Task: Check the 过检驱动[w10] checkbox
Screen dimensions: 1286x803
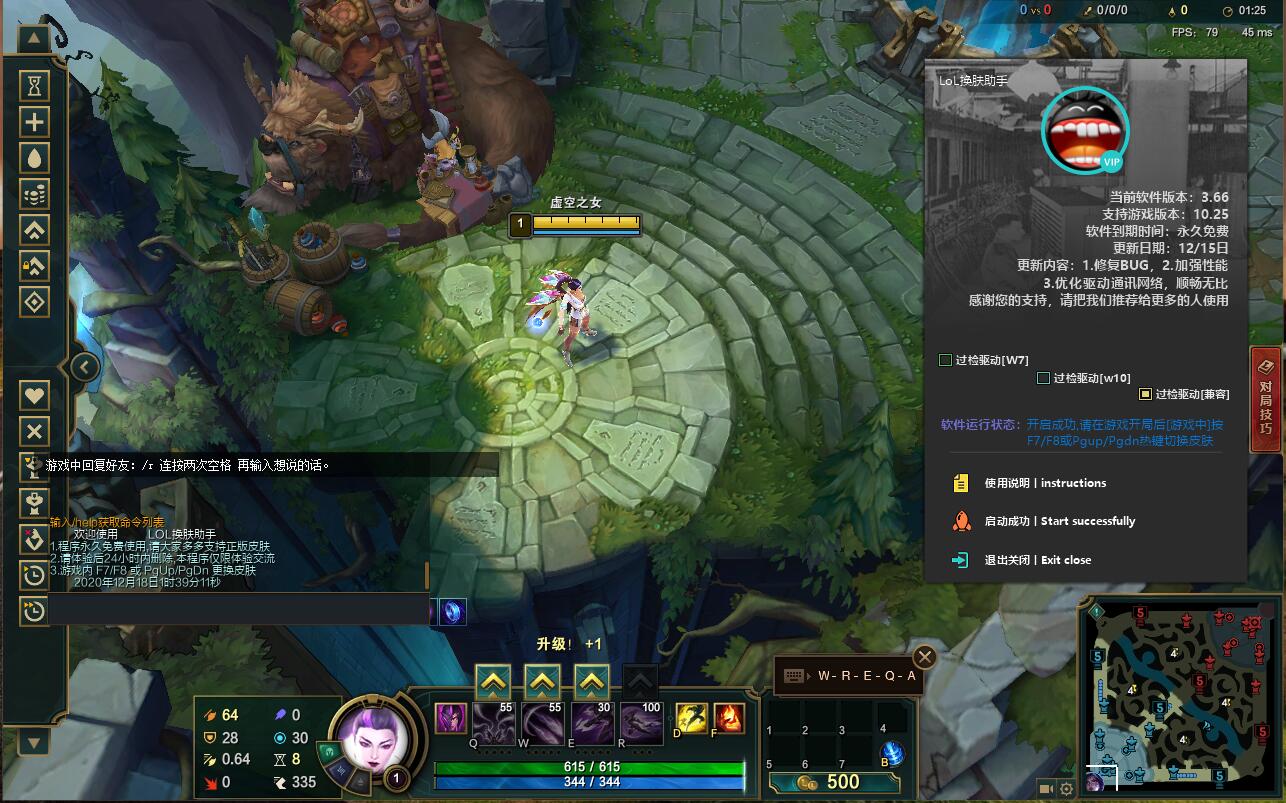Action: point(1041,378)
